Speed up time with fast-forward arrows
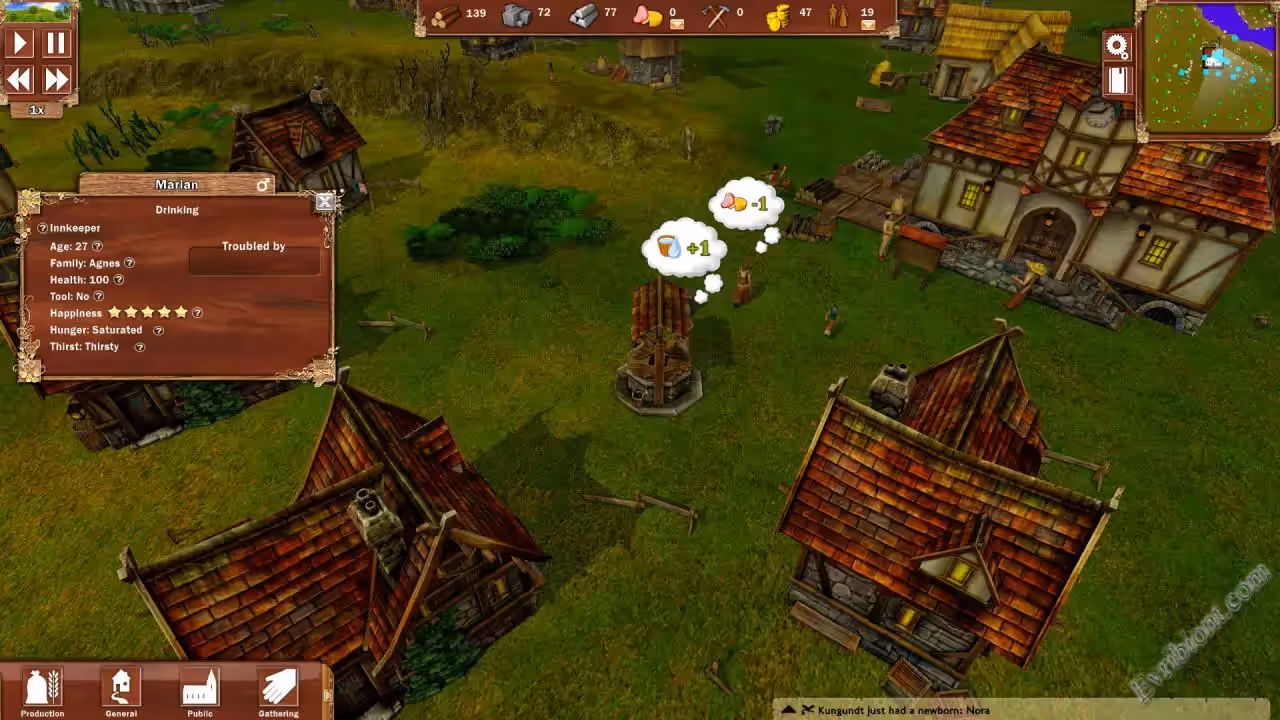The height and width of the screenshot is (720, 1280). point(56,80)
